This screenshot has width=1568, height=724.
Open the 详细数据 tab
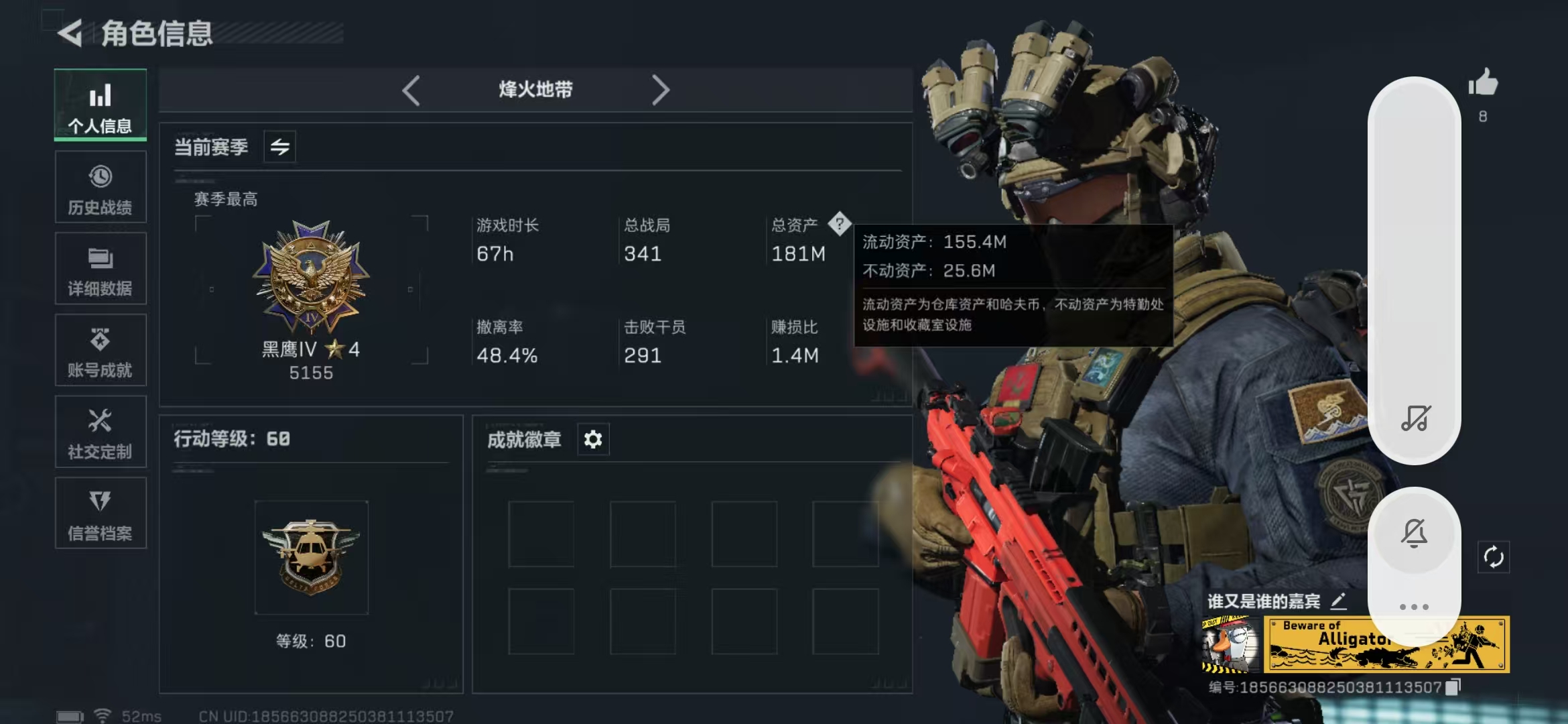coord(101,269)
